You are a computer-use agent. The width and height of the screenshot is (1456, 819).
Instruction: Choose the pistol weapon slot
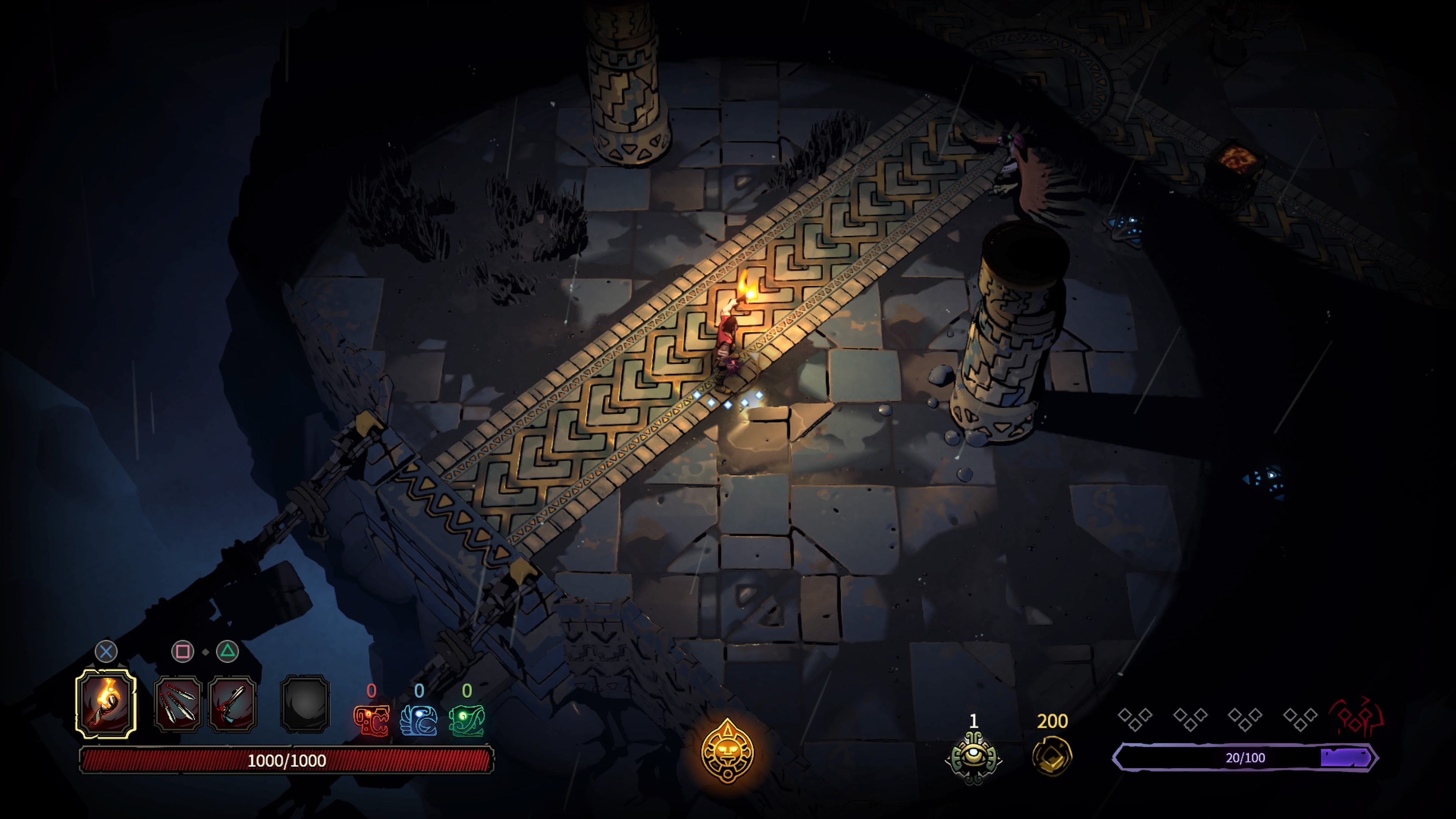coord(232,704)
